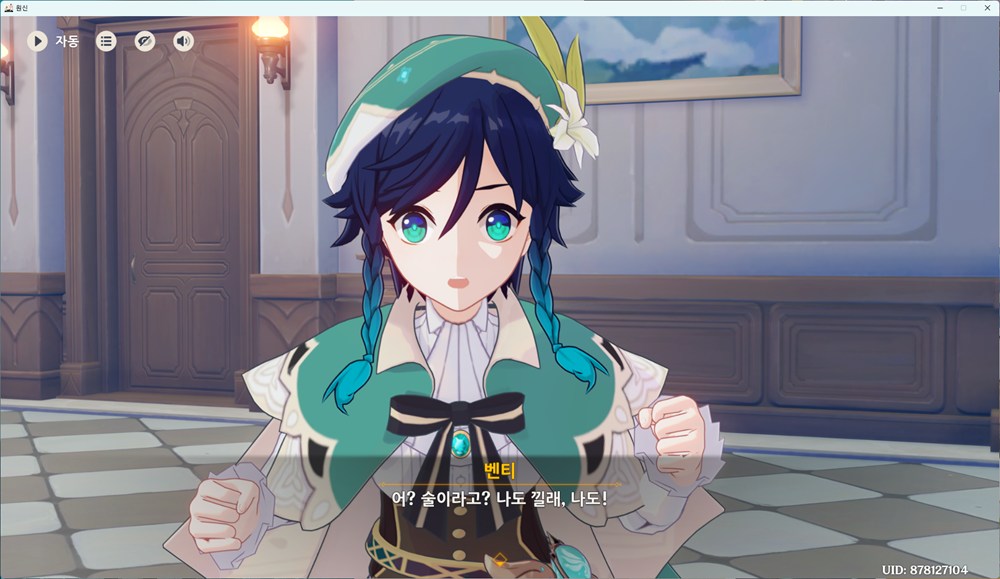Toggle dialogue voice with speaker icon
Viewport: 1000px width, 579px height.
(x=184, y=41)
